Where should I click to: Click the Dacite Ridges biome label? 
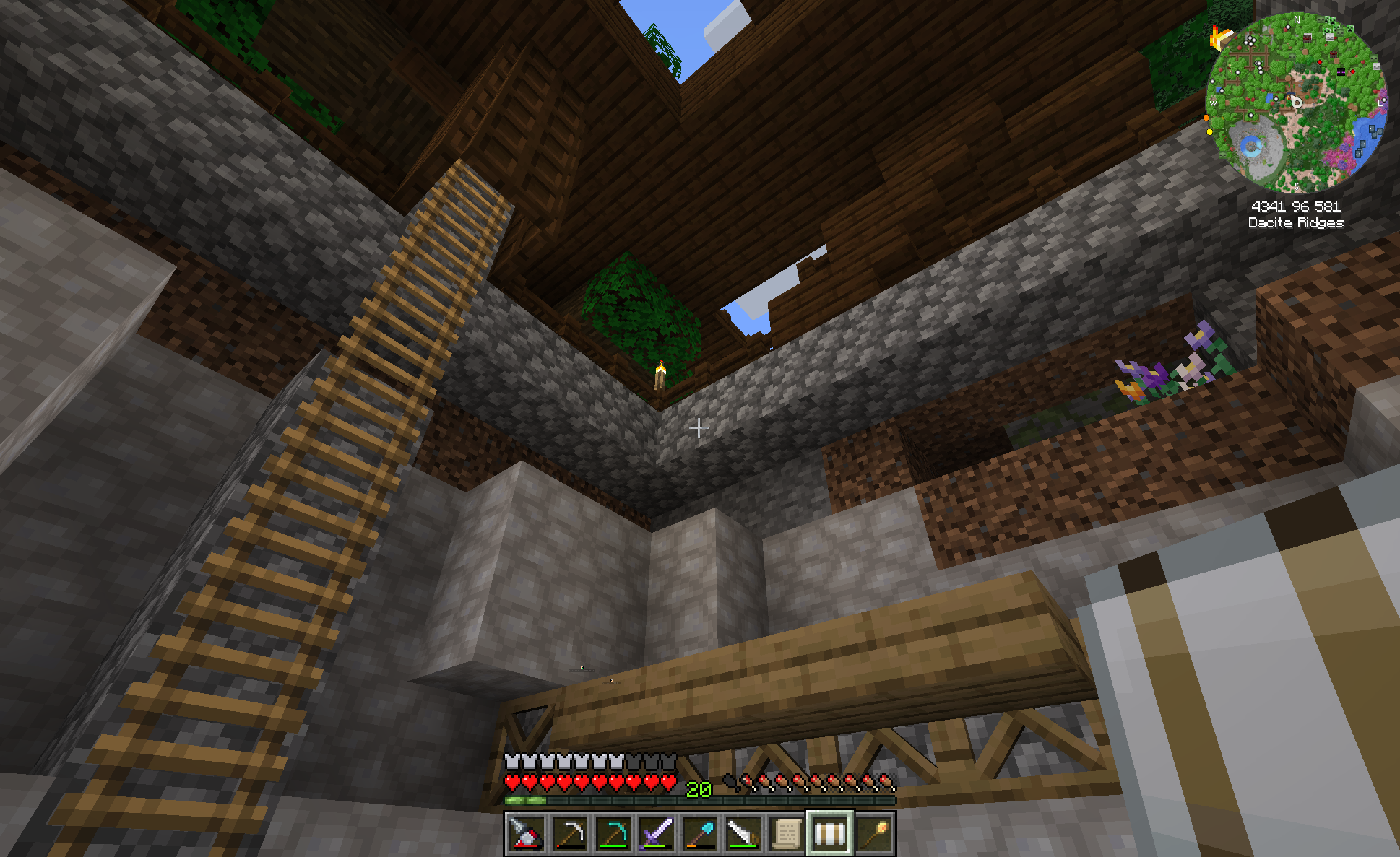click(x=1297, y=224)
